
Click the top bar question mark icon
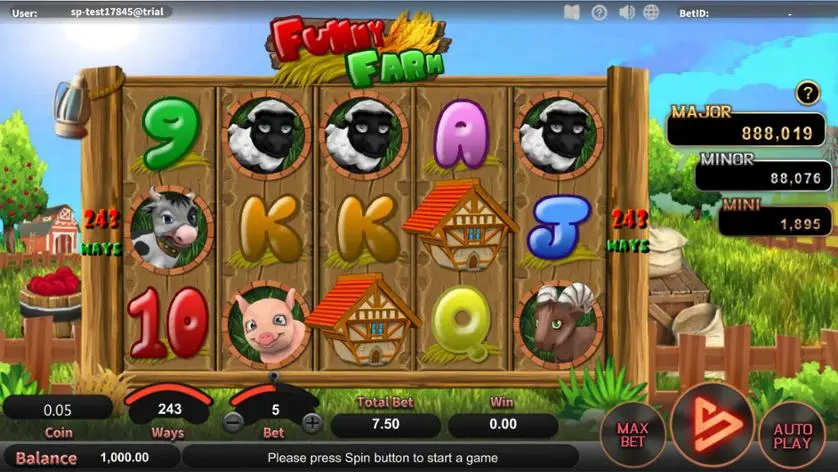click(599, 12)
